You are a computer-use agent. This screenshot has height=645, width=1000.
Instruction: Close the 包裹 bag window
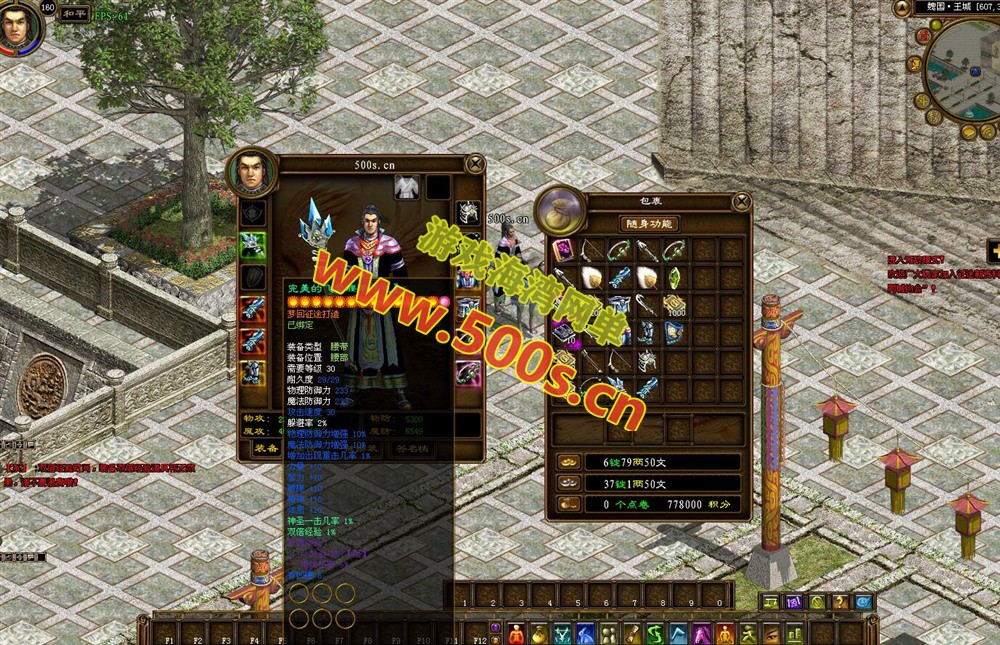(x=741, y=201)
